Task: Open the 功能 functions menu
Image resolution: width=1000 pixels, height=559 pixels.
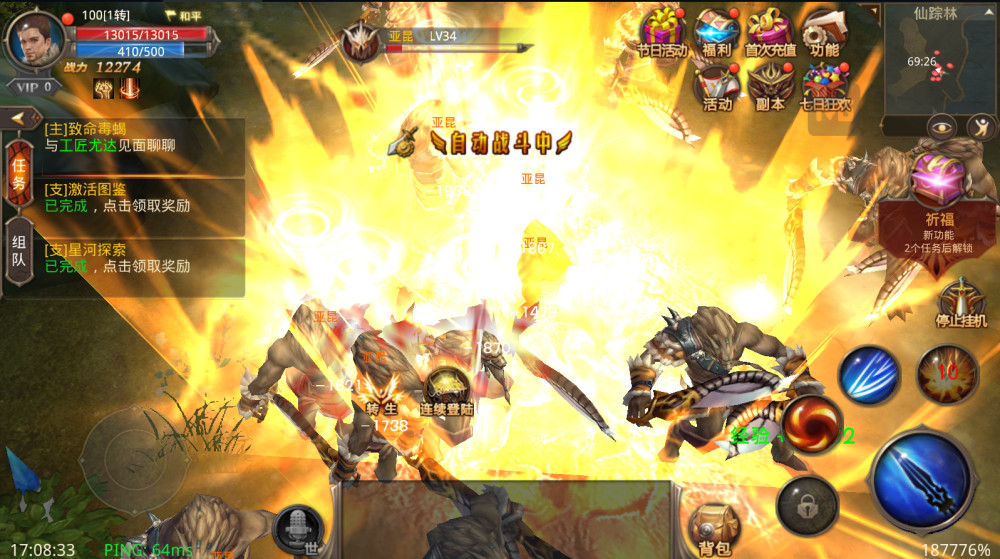Action: (x=824, y=31)
